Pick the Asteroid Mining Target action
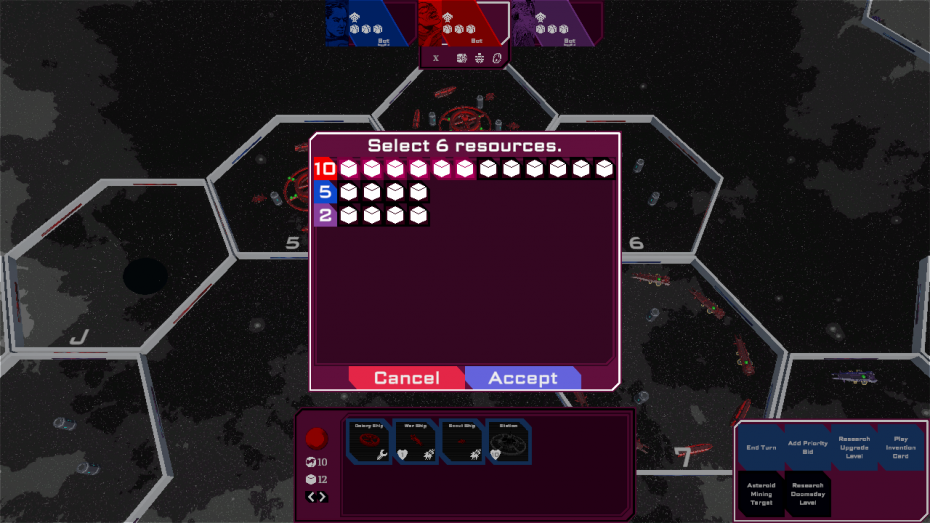This screenshot has height=523, width=930. [x=761, y=493]
